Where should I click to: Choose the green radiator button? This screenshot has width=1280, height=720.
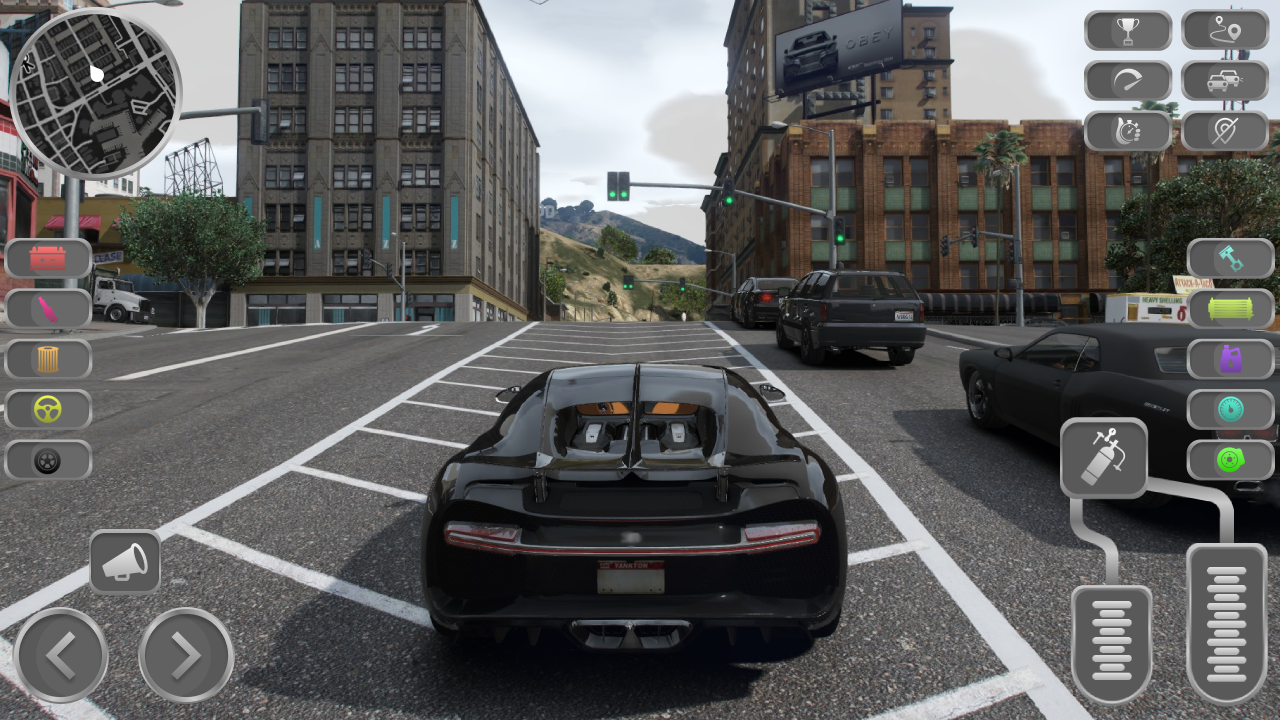[x=1231, y=309]
